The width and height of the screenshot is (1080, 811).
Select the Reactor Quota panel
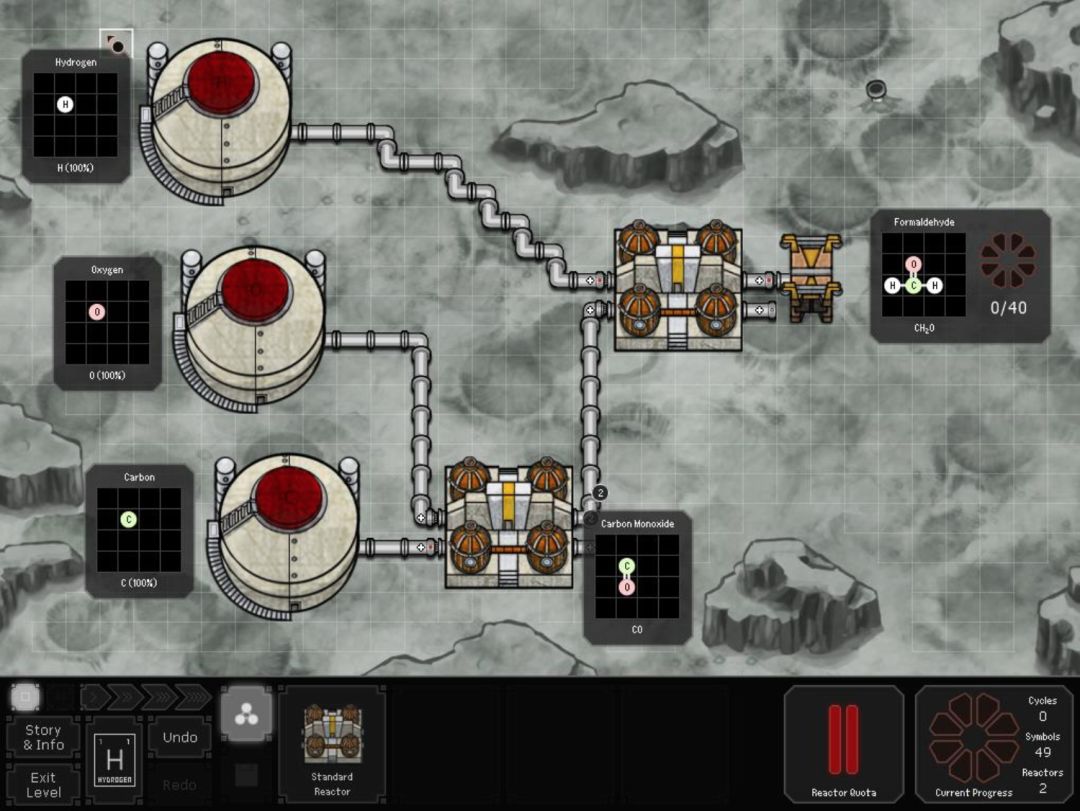pos(843,745)
